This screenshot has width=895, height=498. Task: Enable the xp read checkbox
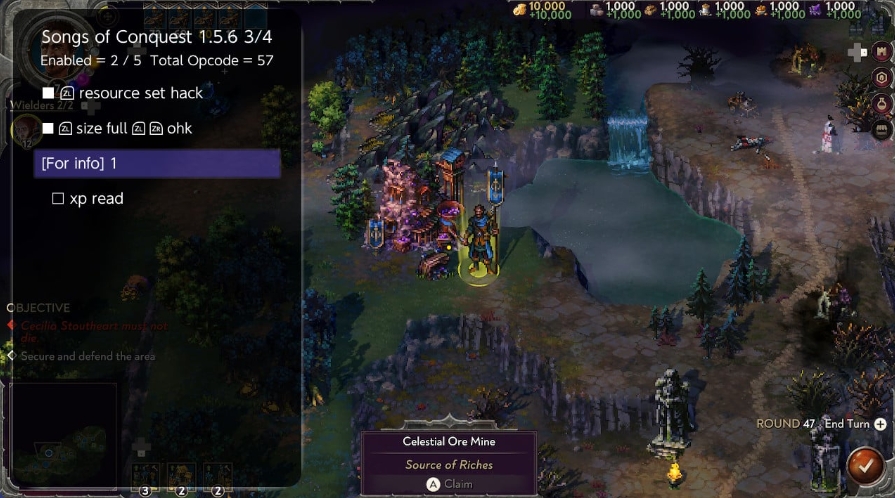(x=58, y=199)
